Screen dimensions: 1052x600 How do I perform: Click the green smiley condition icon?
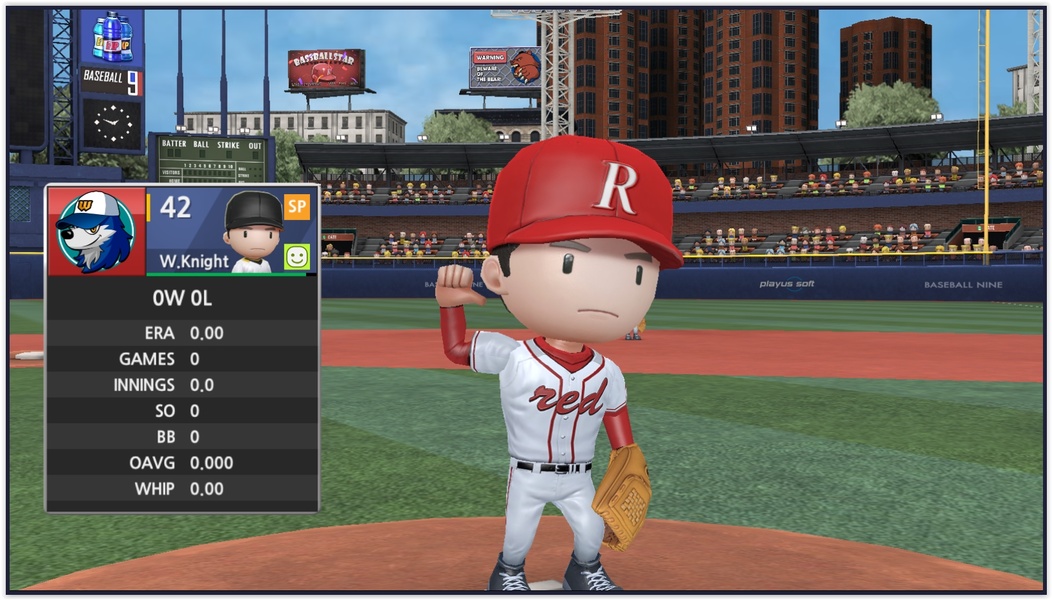tap(297, 257)
